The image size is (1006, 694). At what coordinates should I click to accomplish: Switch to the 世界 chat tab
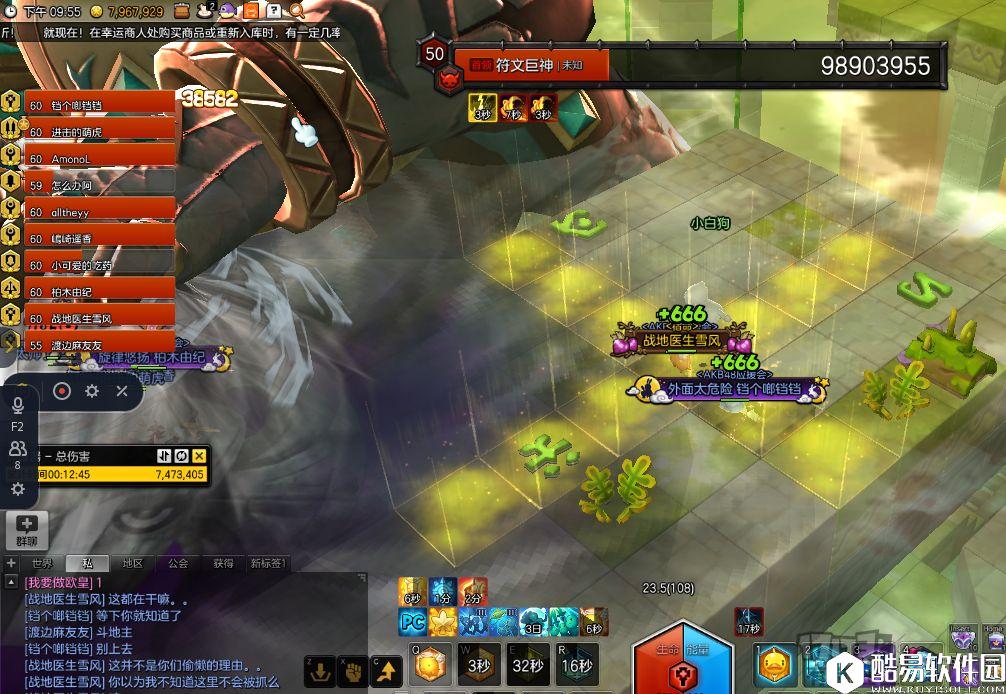tap(42, 564)
